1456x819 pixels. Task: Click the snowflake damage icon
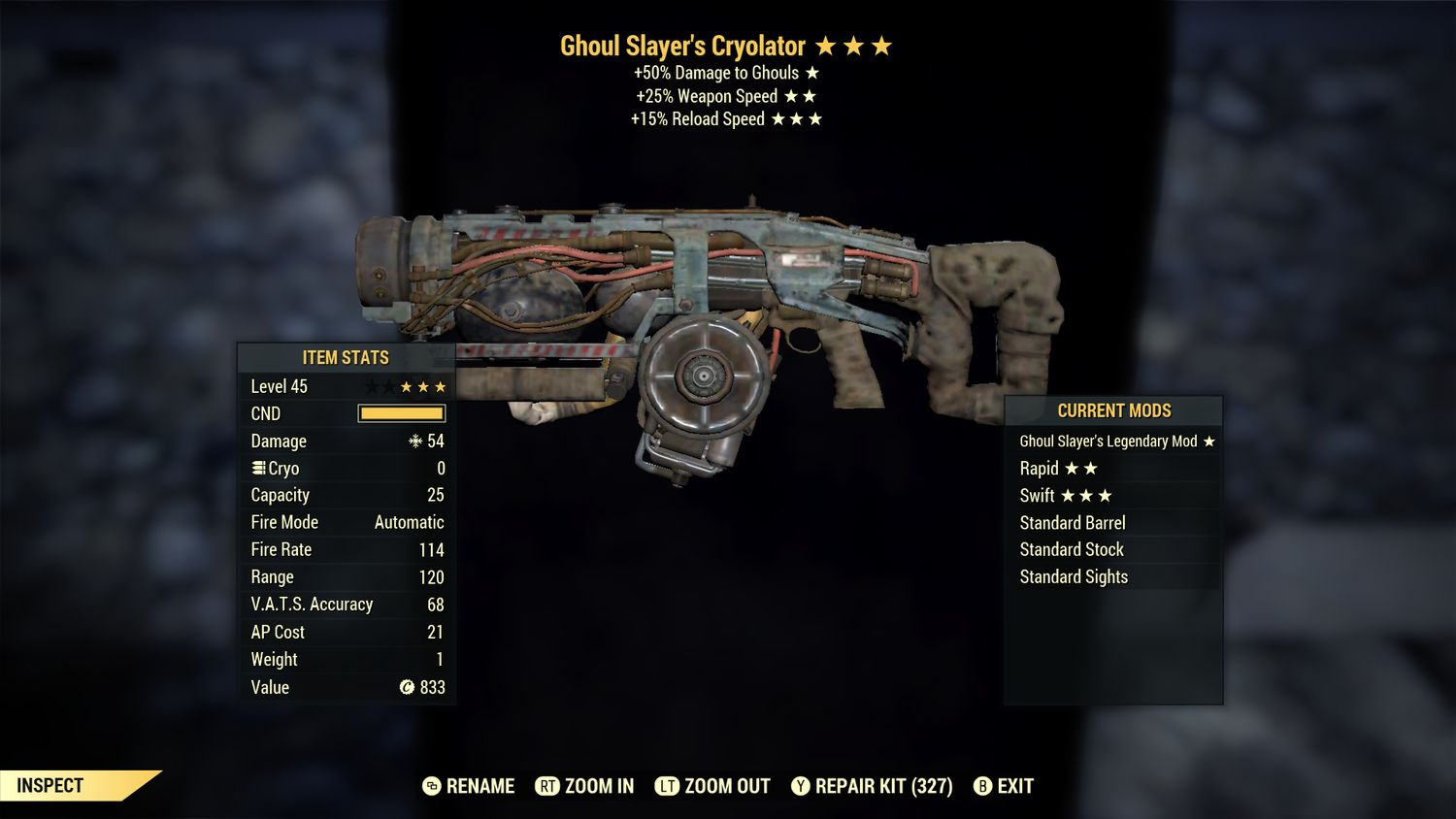(415, 442)
